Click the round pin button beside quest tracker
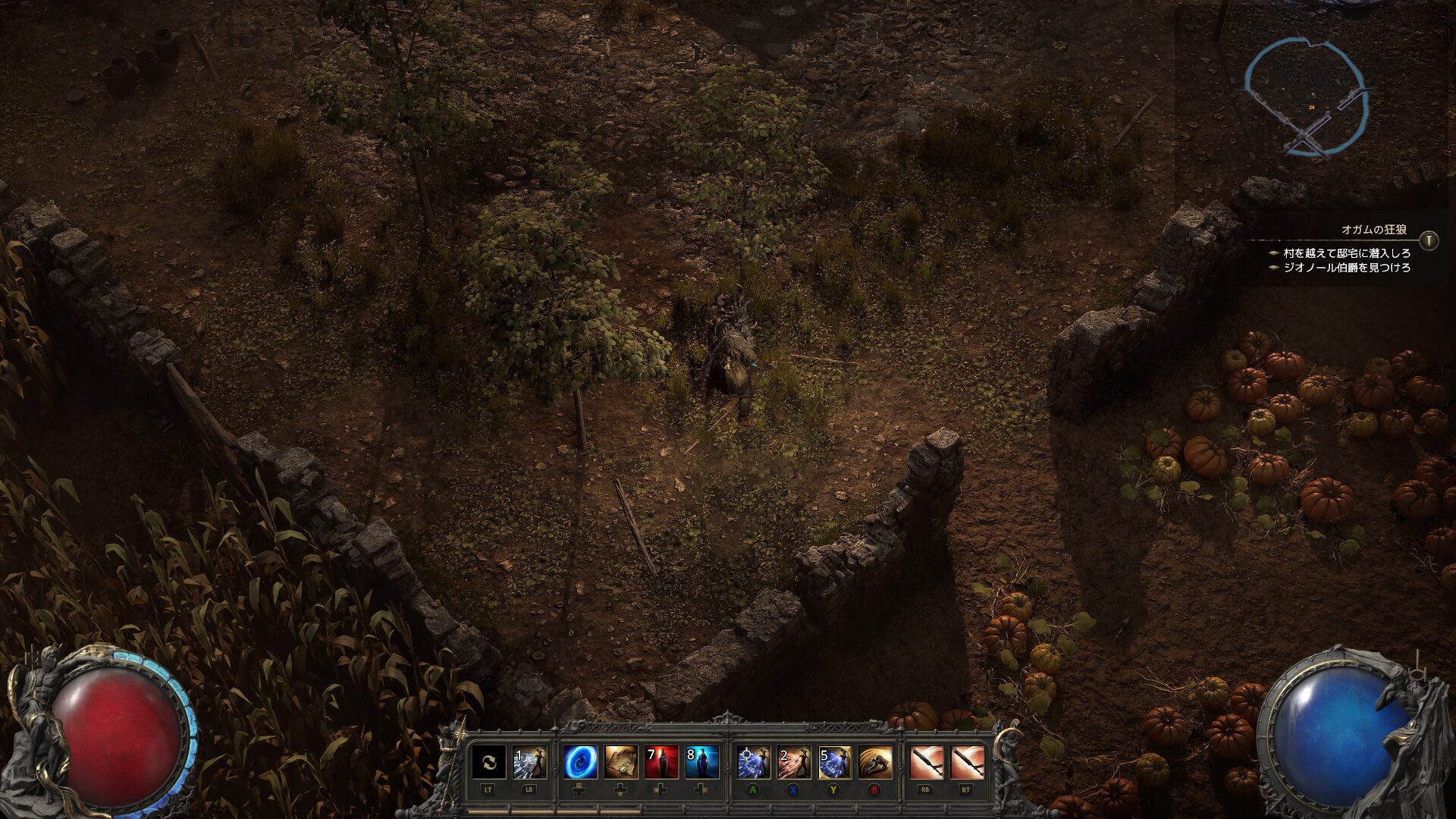This screenshot has height=819, width=1456. 1429,240
